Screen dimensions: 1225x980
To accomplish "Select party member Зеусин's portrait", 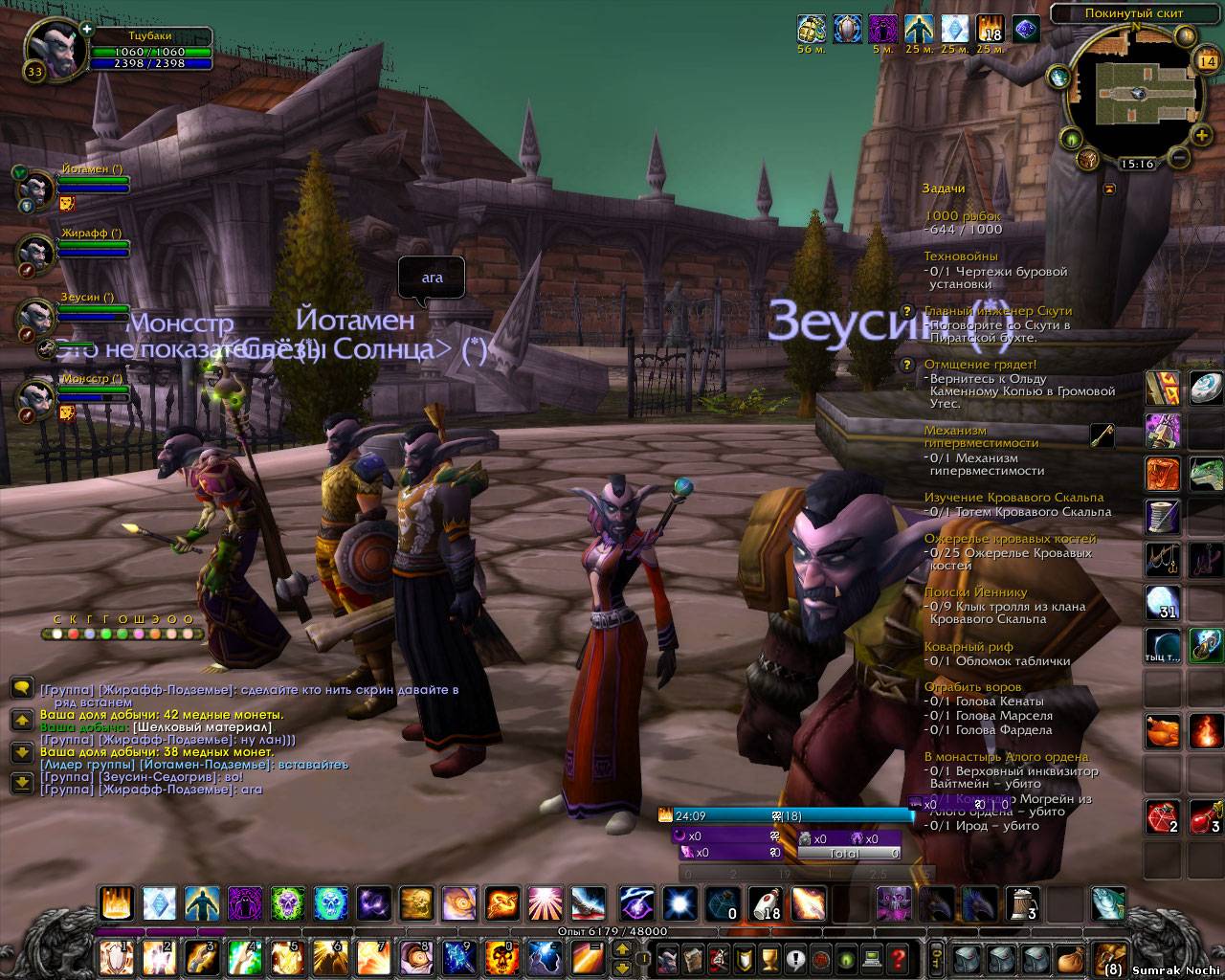I will tap(37, 315).
